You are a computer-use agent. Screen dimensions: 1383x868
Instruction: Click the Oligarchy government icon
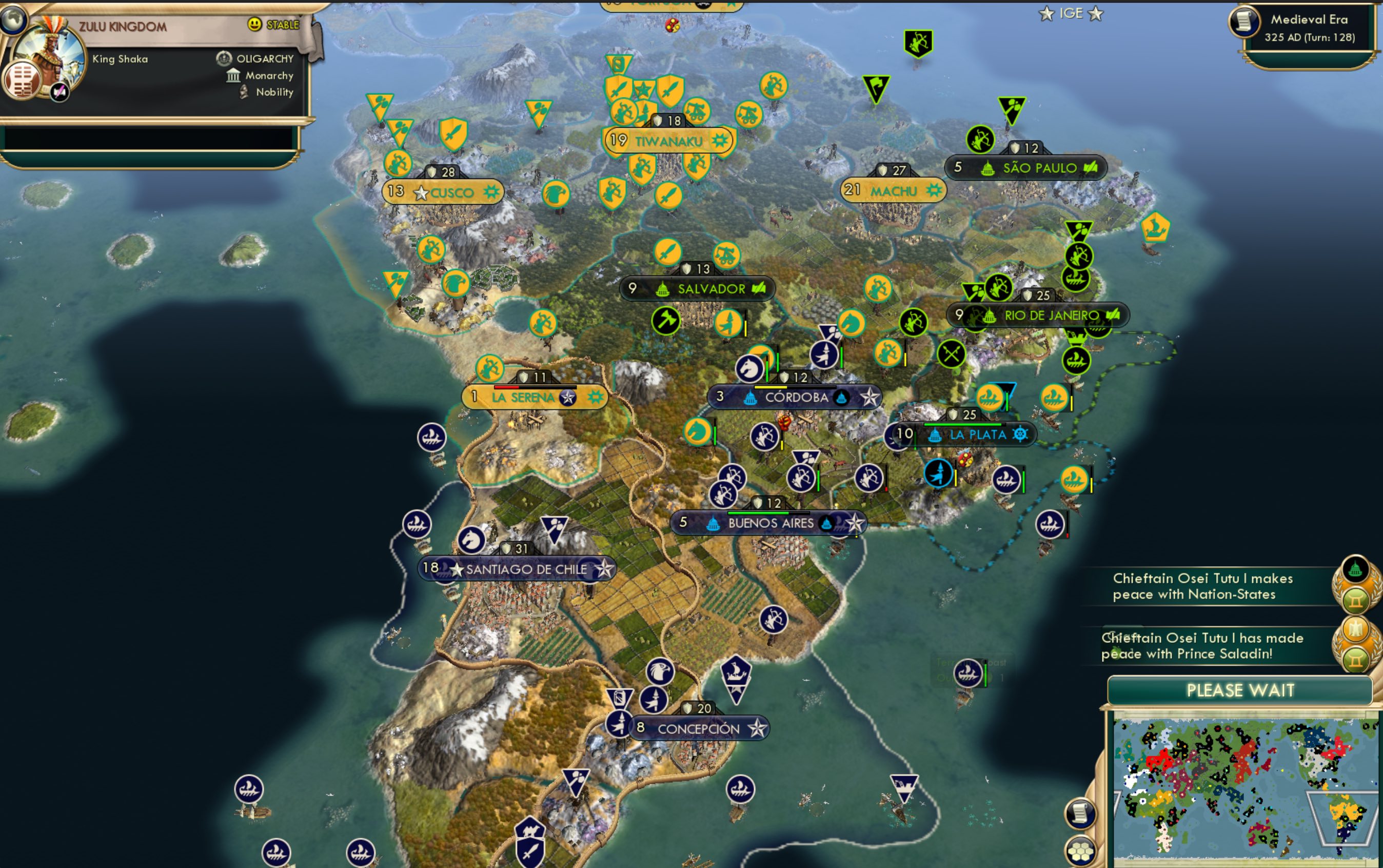224,58
